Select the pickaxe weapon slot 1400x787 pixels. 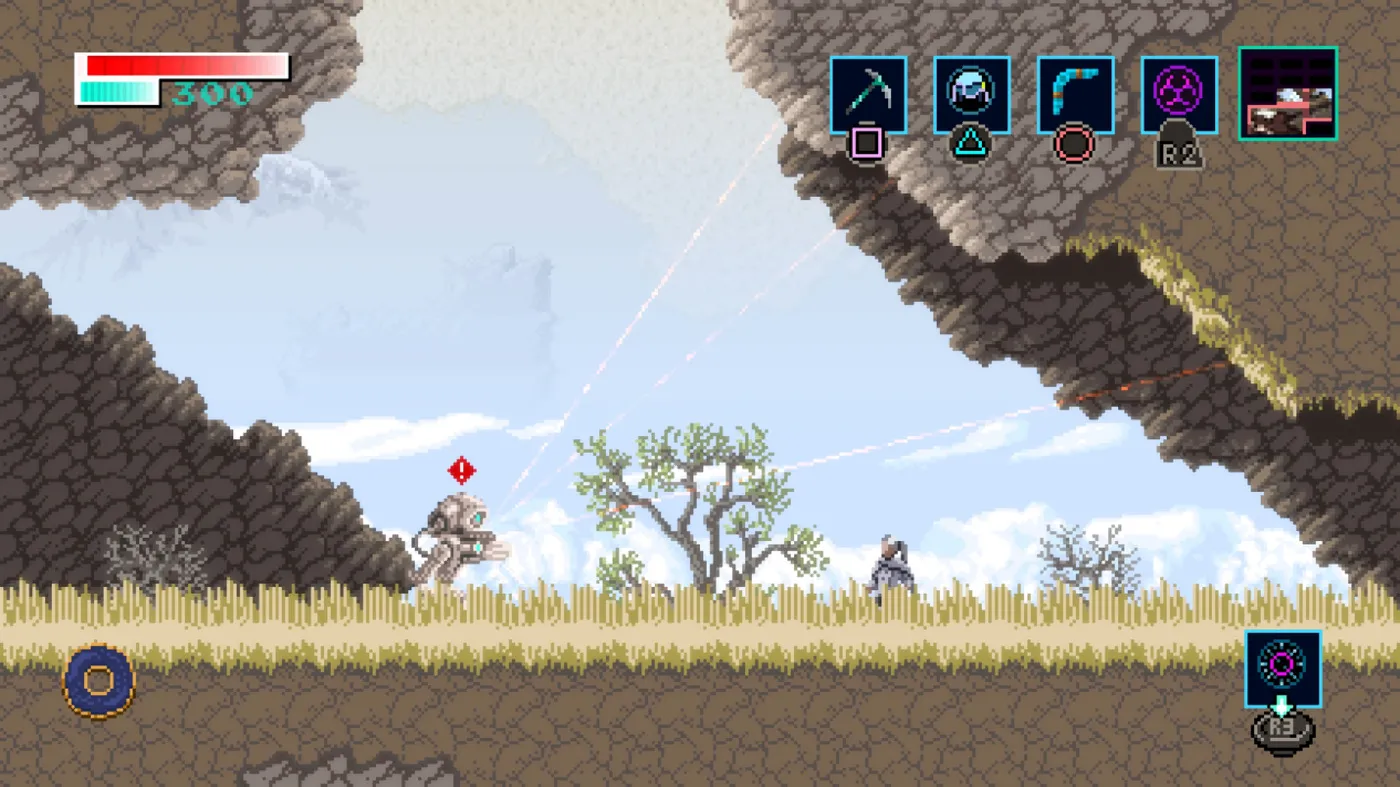coord(868,95)
